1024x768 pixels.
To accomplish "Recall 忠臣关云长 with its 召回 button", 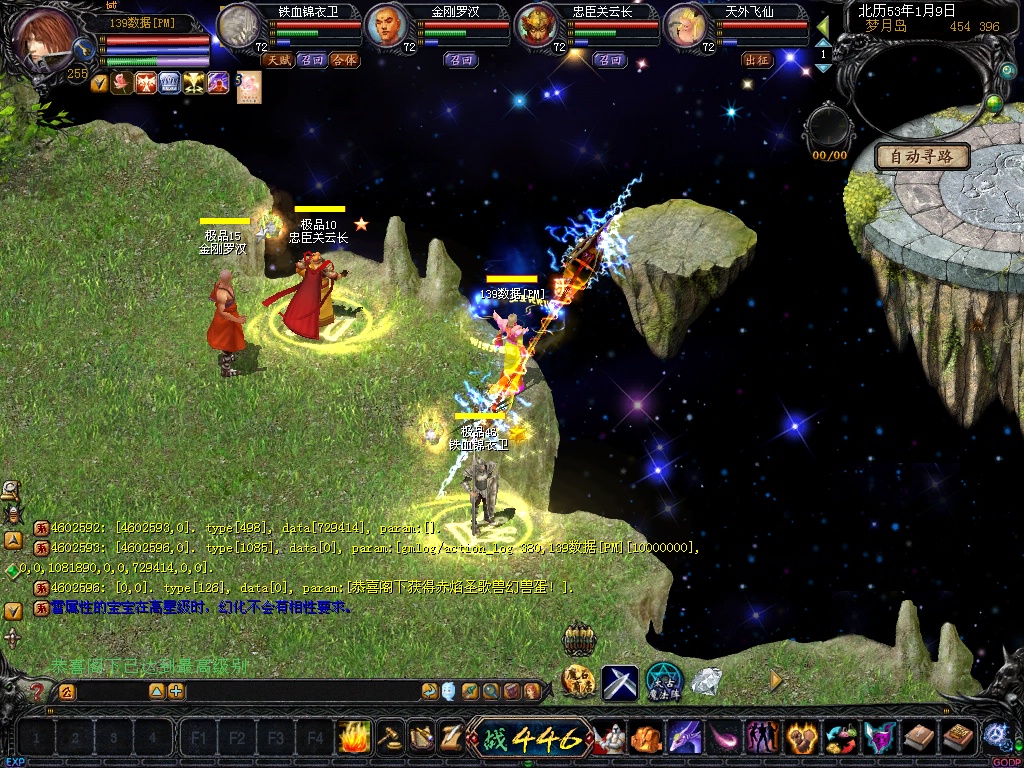I will pyautogui.click(x=610, y=60).
